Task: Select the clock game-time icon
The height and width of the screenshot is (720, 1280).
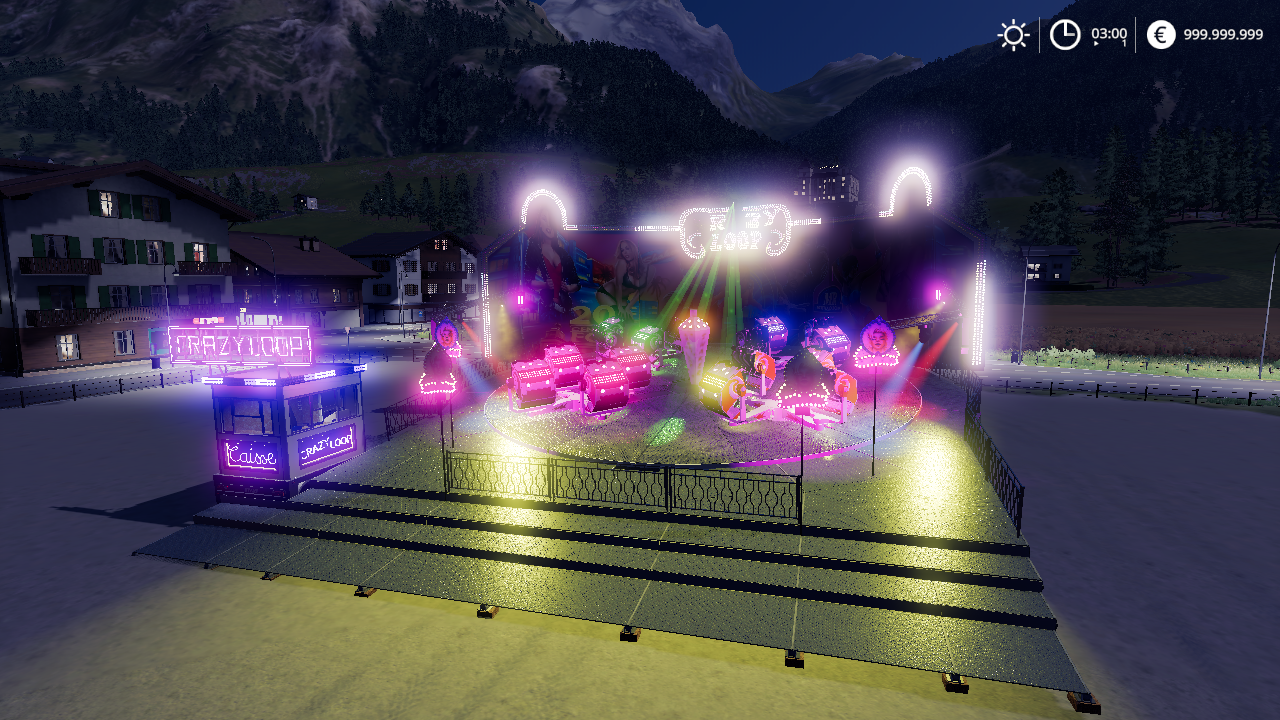Action: (x=1065, y=35)
